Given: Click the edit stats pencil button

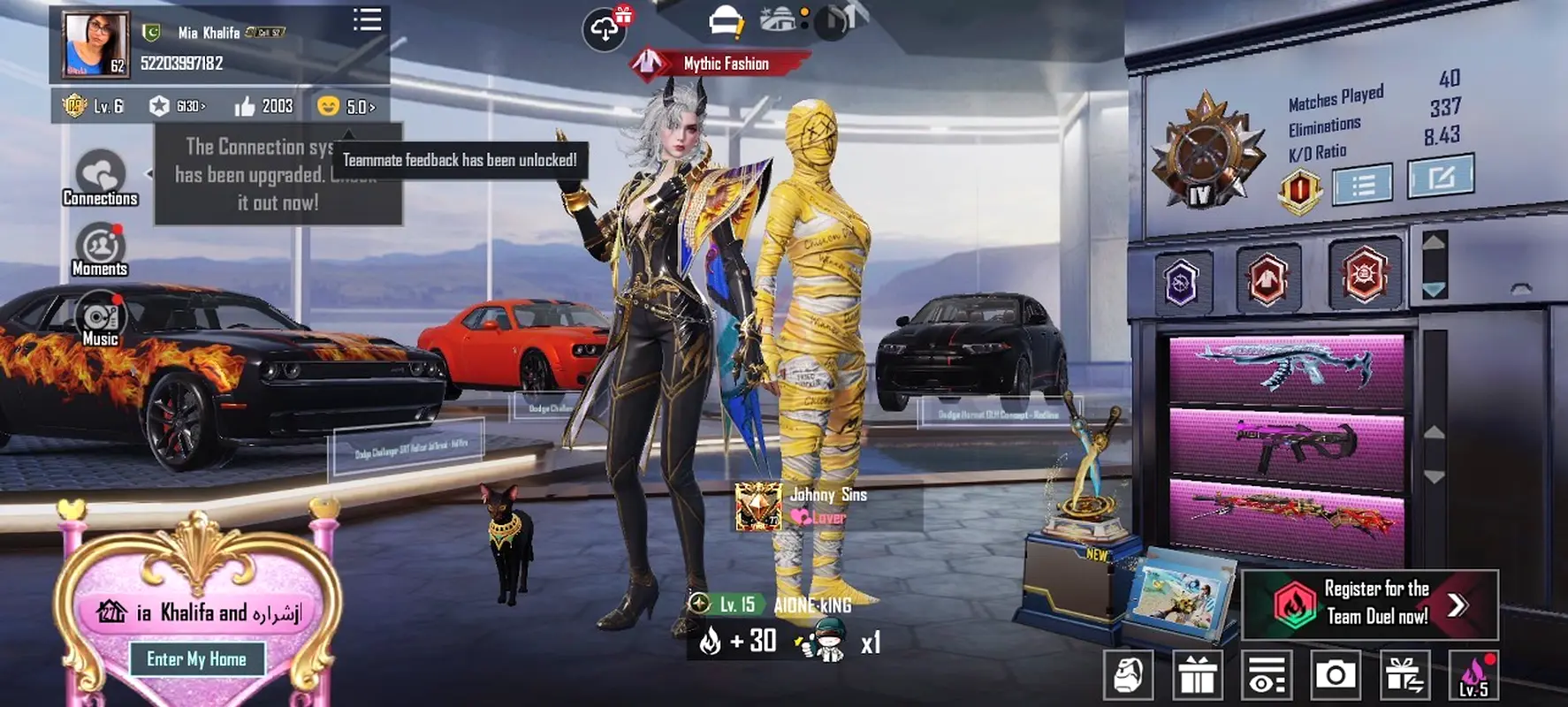Looking at the screenshot, I should [1440, 177].
